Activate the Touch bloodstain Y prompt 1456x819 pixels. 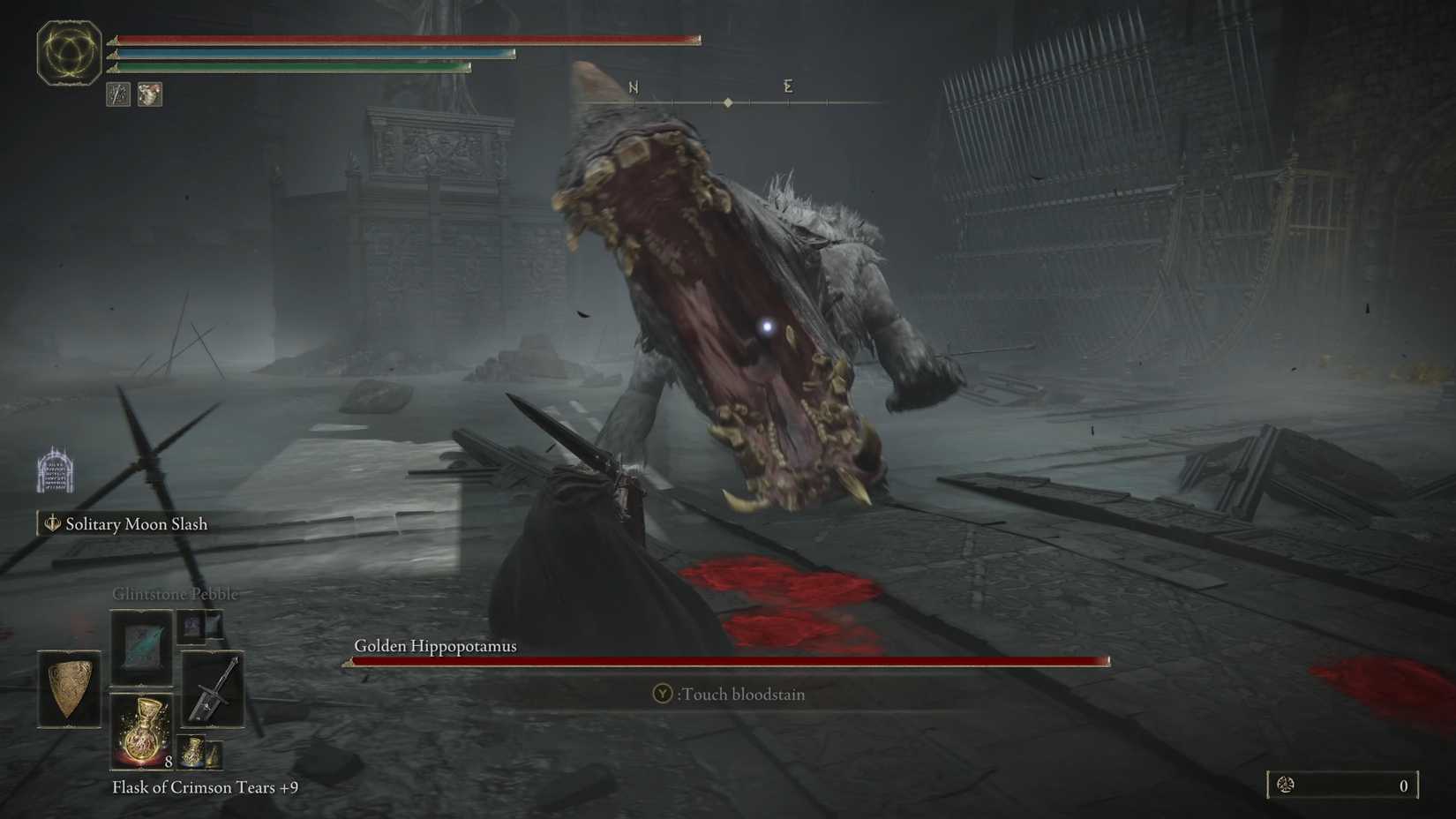click(728, 694)
